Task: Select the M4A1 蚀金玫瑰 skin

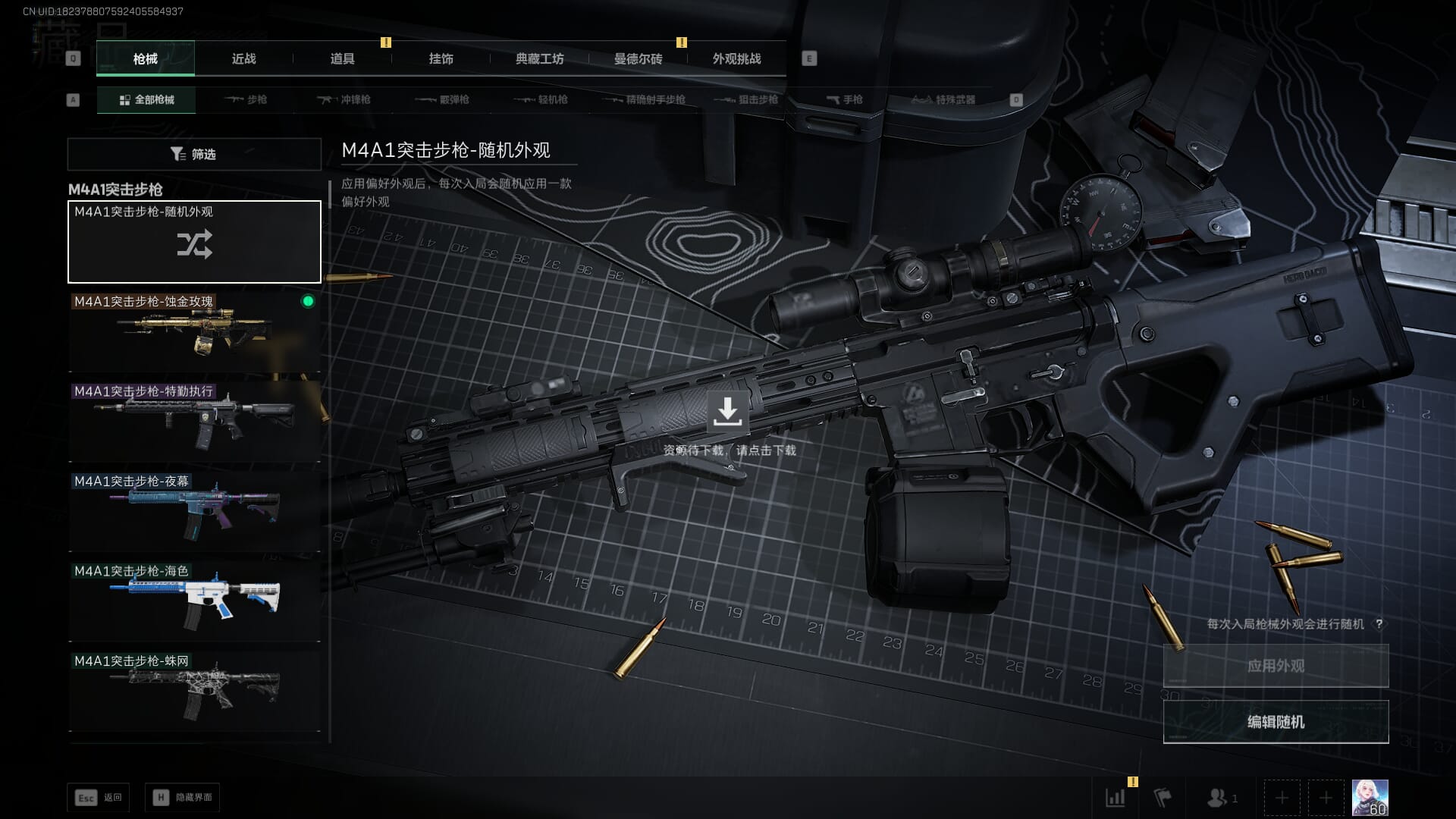Action: [194, 331]
